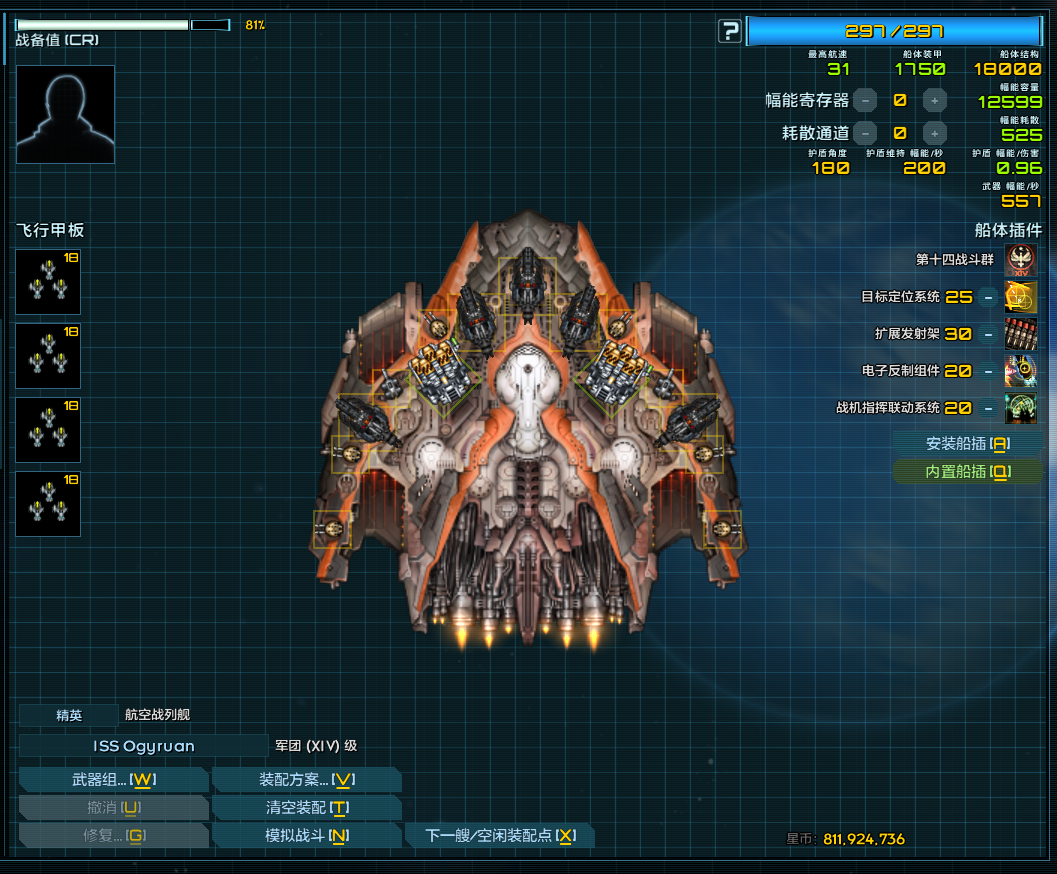Screen dimensions: 1057x874
Task: Remove the 战机指挥联动系统 hullmod
Action: [987, 408]
